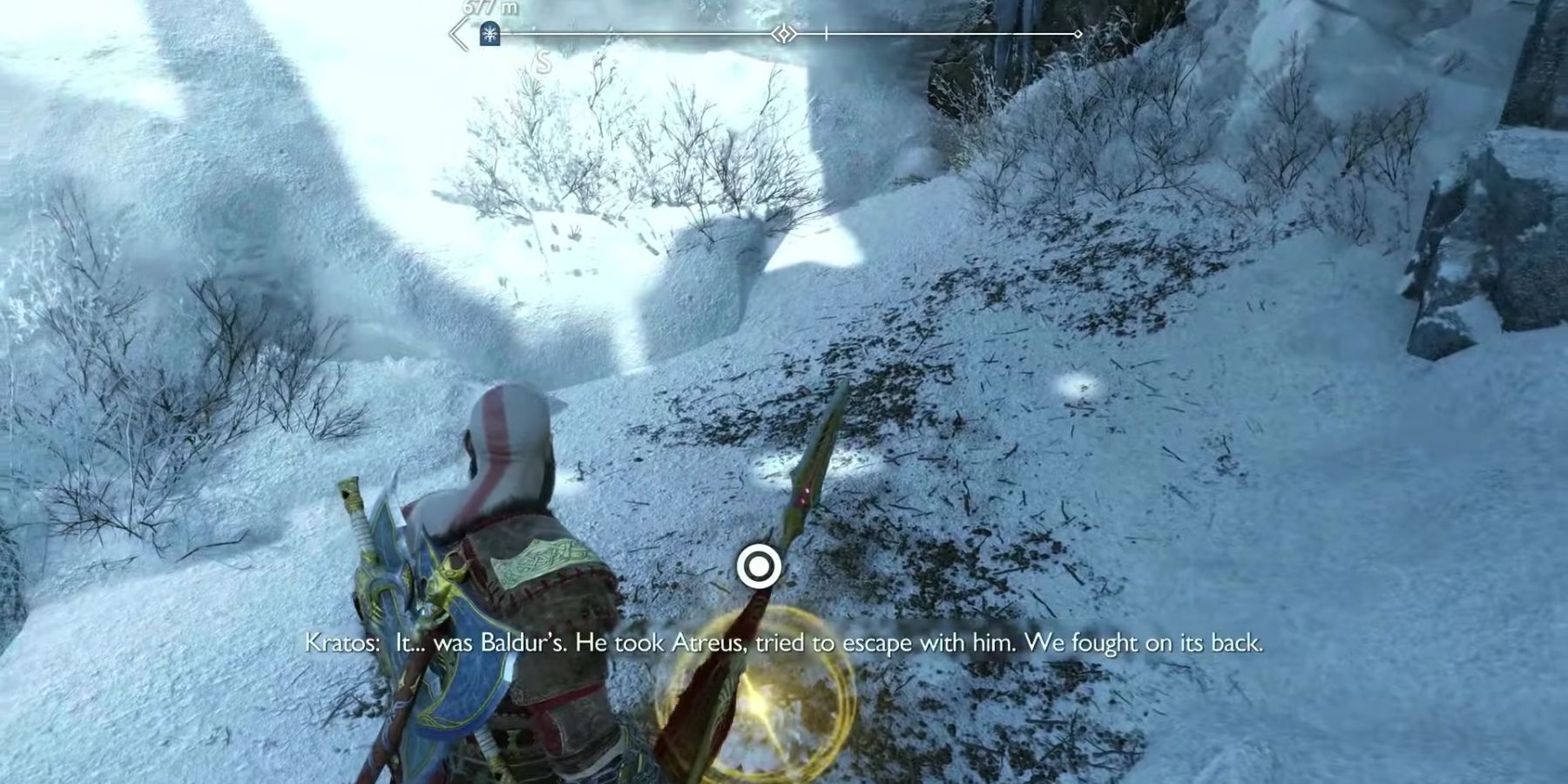The height and width of the screenshot is (784, 1568).
Task: Select the snowflake objective marker on the compass
Action: point(490,32)
